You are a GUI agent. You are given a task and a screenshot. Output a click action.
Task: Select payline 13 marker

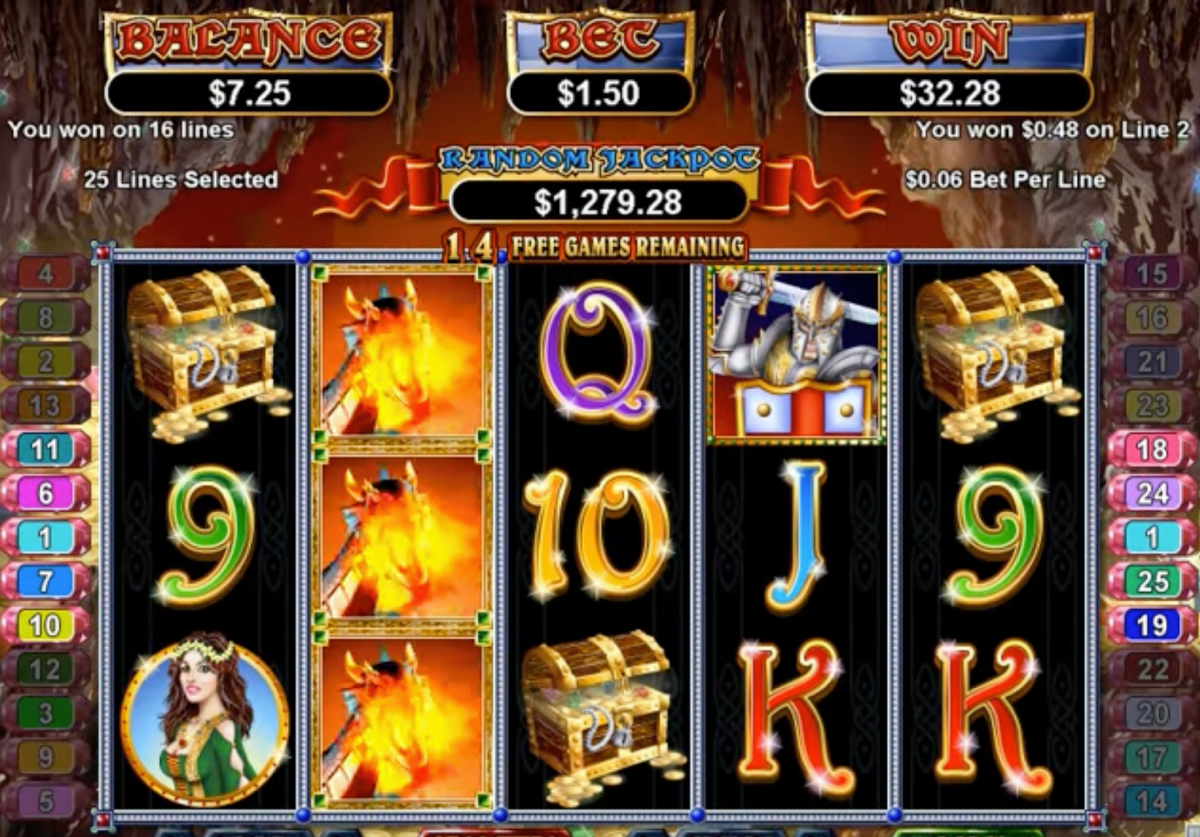(x=46, y=405)
